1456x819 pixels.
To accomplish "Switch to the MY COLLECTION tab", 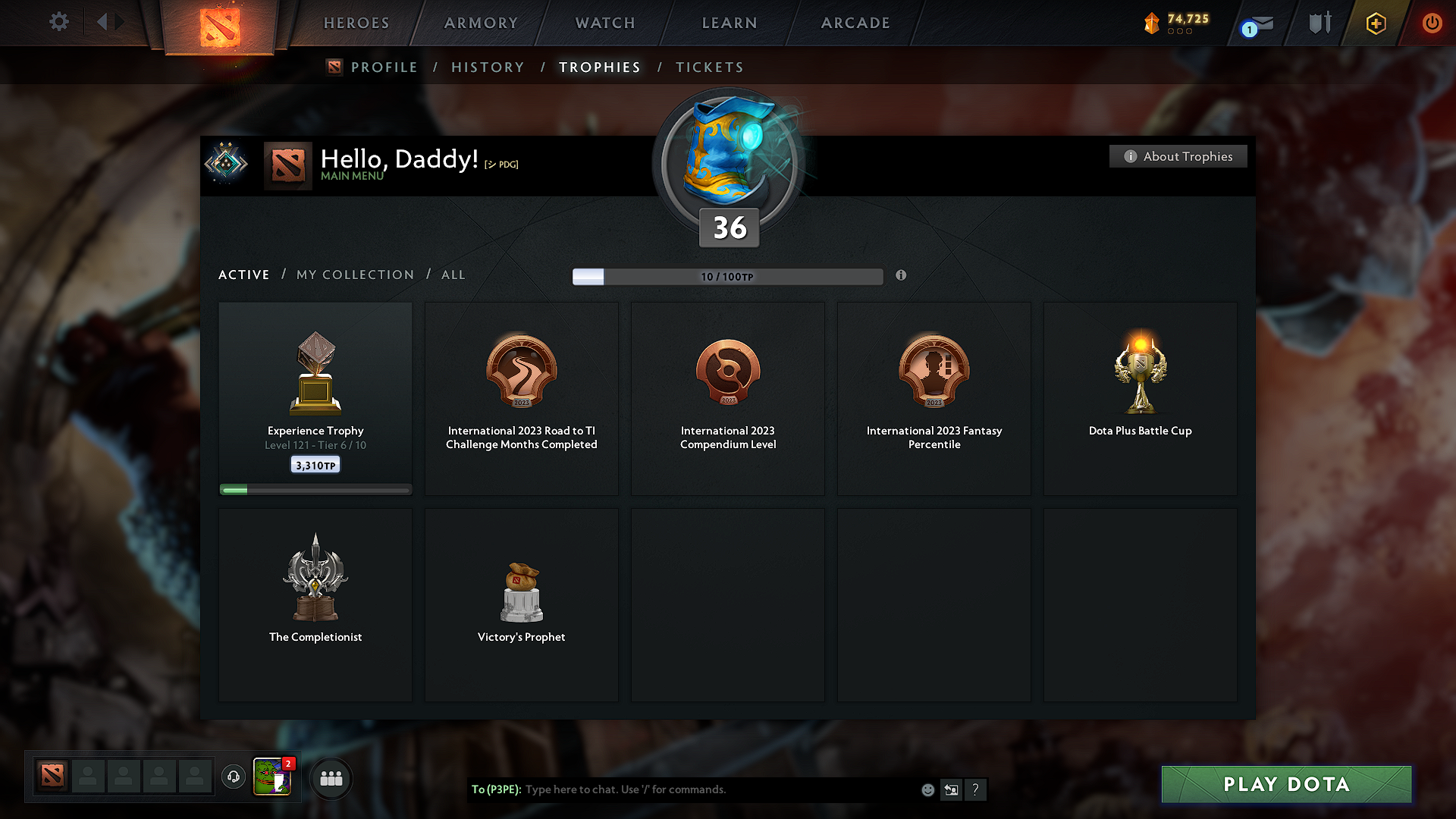I will [354, 275].
